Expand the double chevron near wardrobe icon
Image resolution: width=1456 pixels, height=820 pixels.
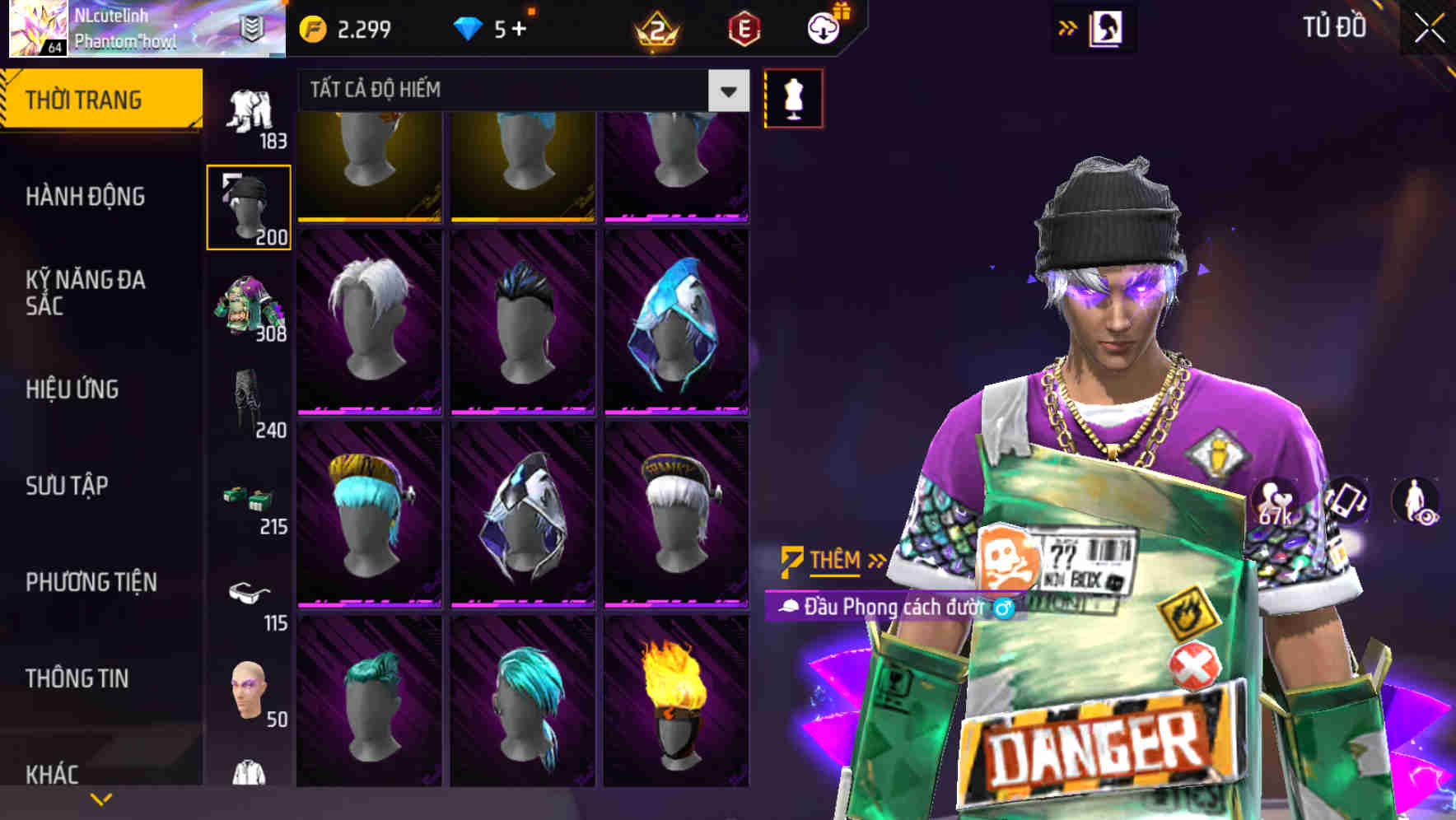pyautogui.click(x=1068, y=27)
